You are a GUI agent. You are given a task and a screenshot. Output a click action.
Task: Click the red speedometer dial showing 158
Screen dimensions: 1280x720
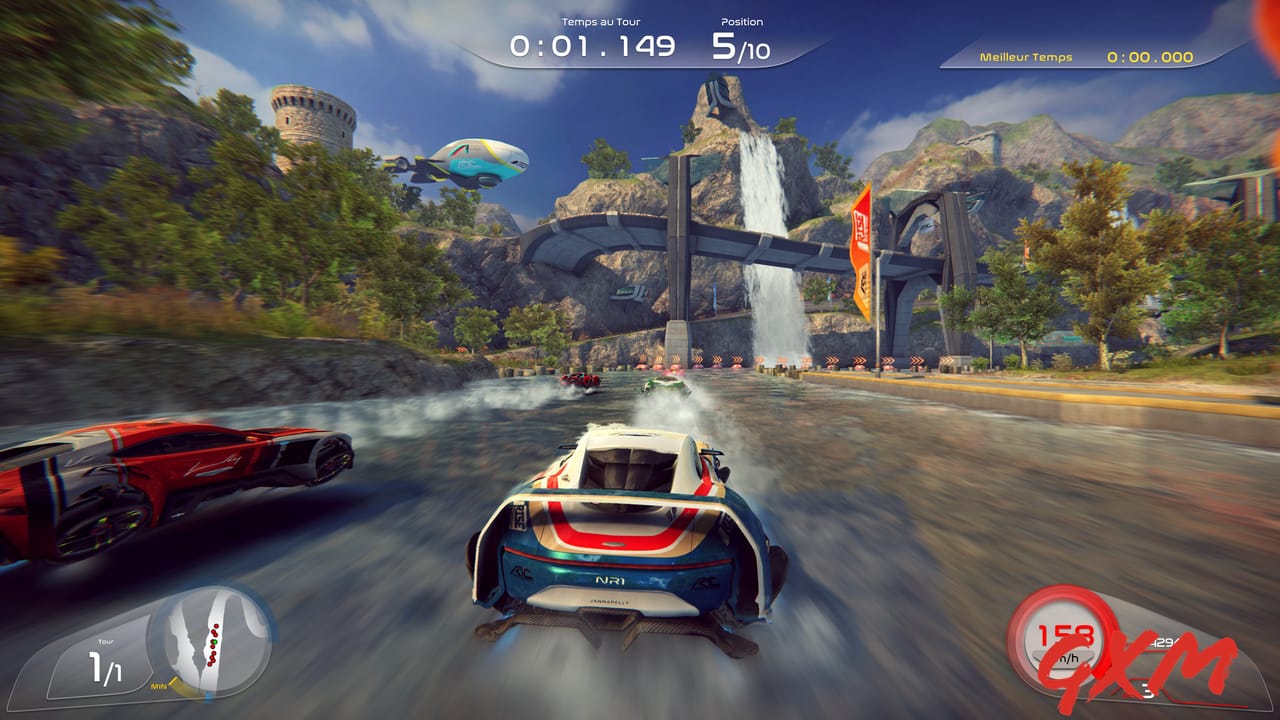(x=1066, y=635)
